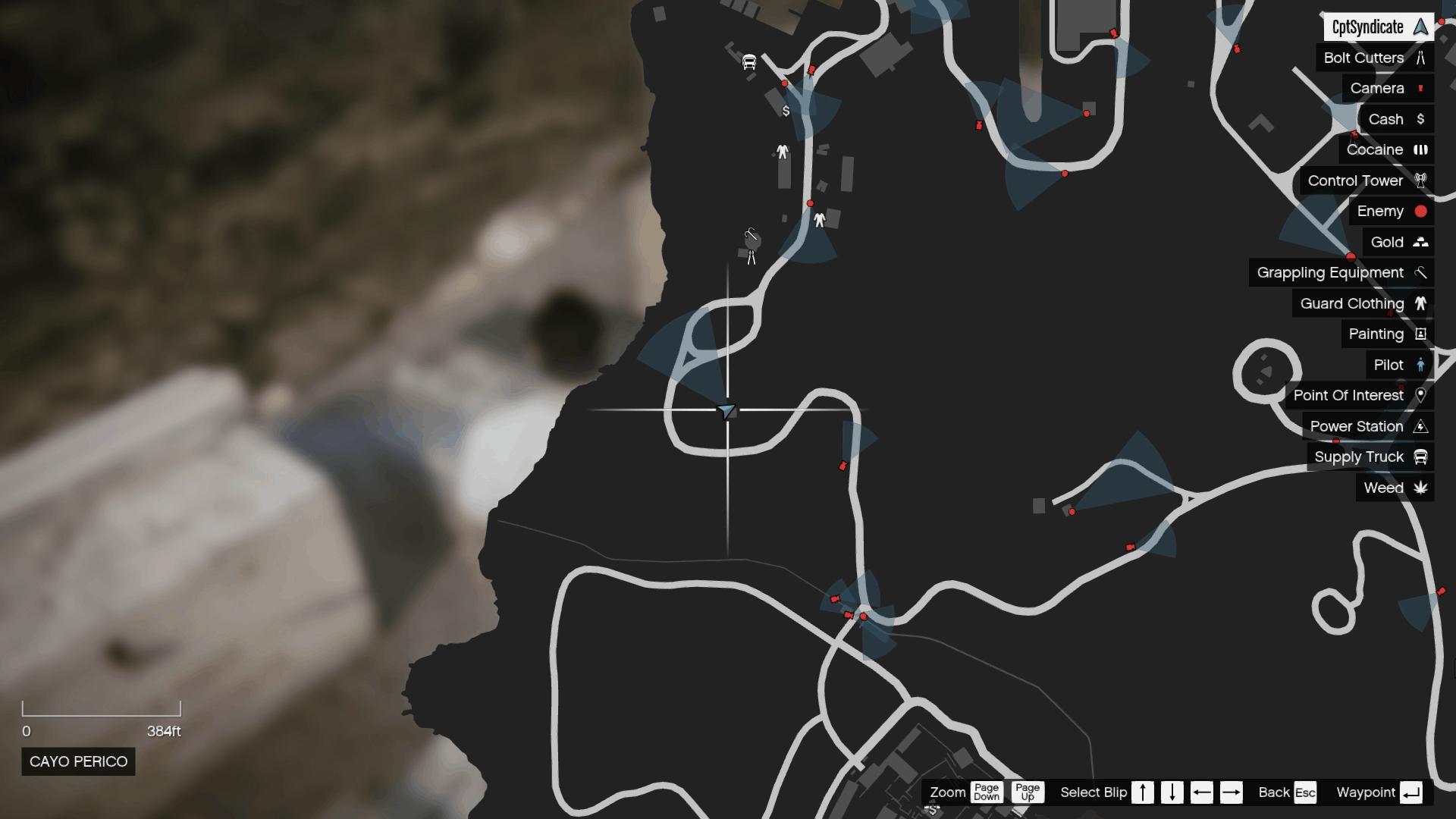Viewport: 1456px width, 819px height.
Task: Click the Select Blip right arrow
Action: click(x=1232, y=792)
